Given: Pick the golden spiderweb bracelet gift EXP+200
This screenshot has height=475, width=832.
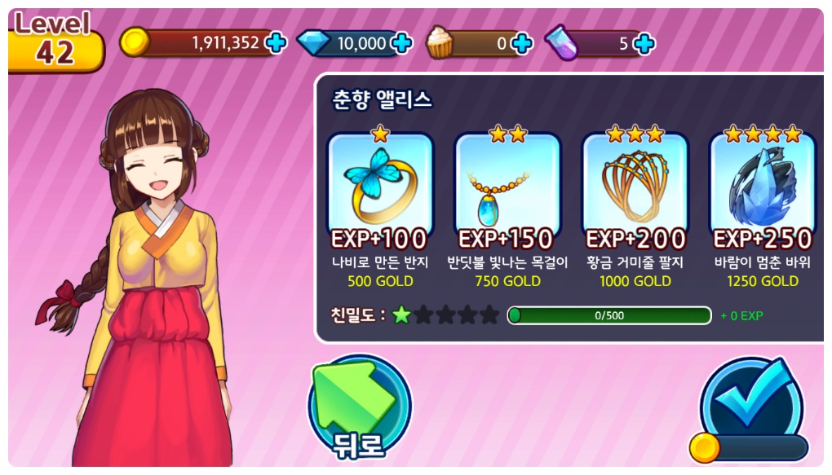Looking at the screenshot, I should [635, 187].
